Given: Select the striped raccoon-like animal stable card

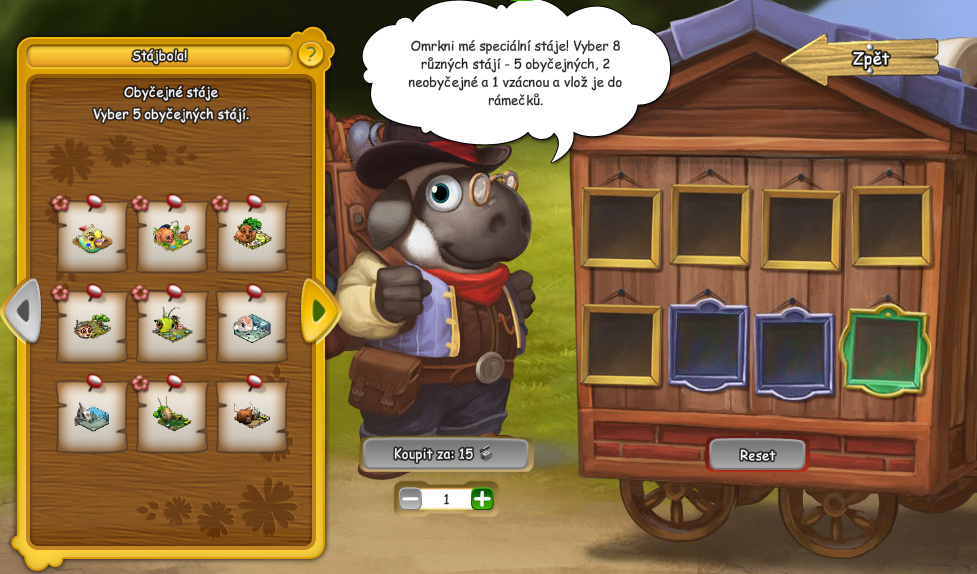Looking at the screenshot, I should click(x=92, y=327).
